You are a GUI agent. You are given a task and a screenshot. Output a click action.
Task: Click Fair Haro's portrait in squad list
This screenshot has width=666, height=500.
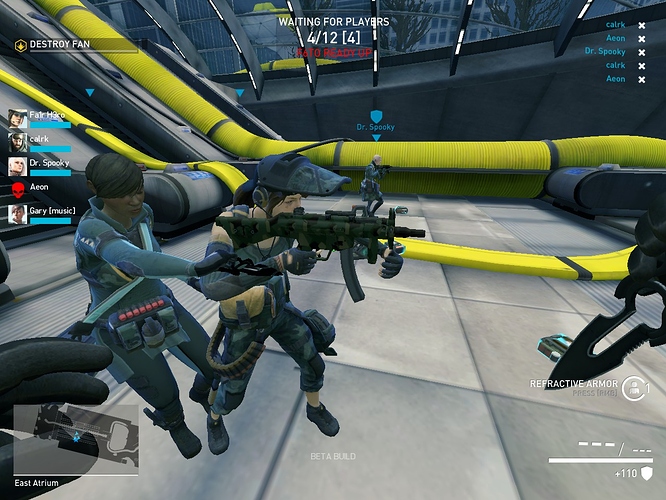point(17,118)
